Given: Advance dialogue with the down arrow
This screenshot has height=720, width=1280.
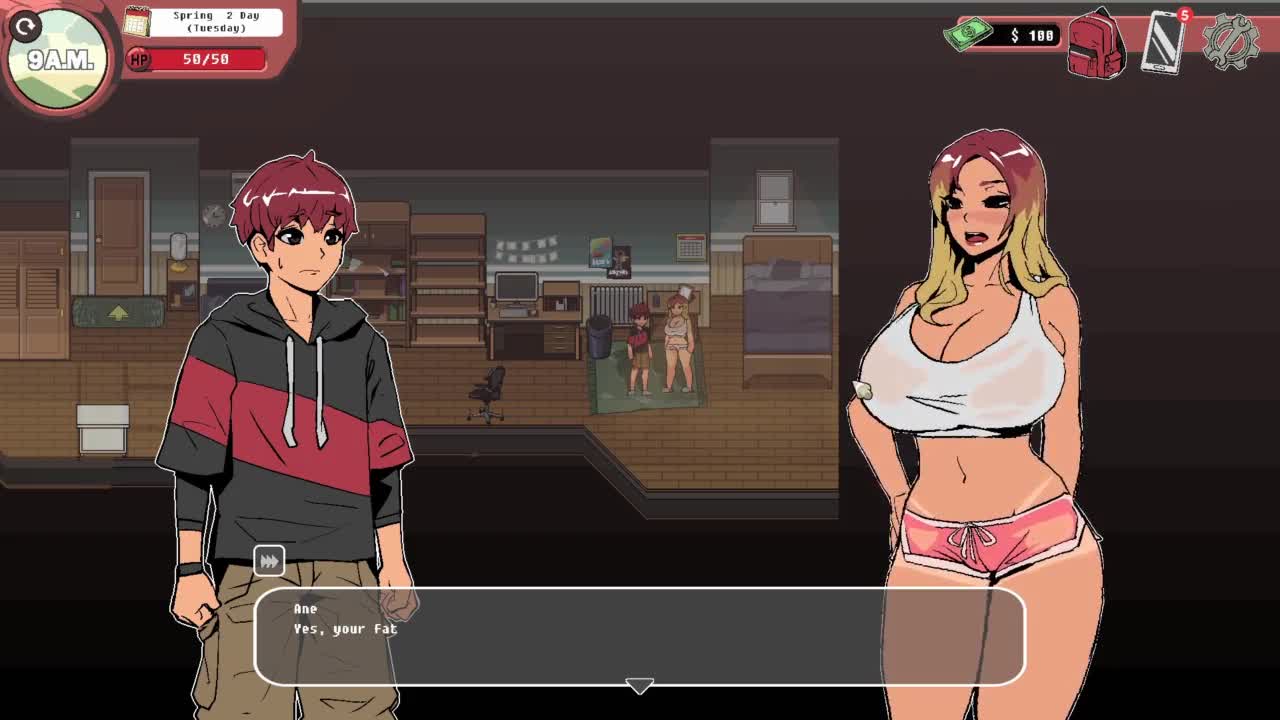Looking at the screenshot, I should (639, 686).
